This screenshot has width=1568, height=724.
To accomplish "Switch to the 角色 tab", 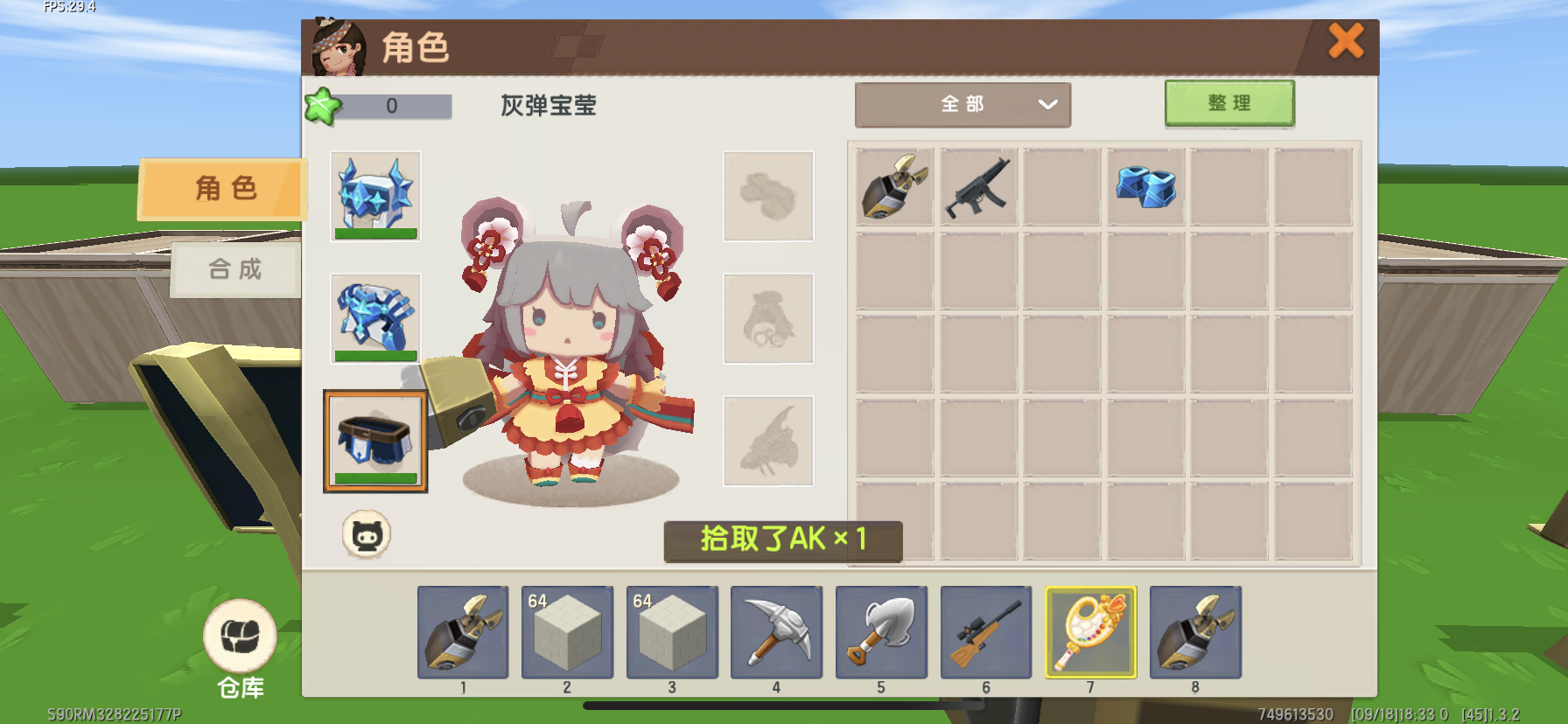I will 224,188.
